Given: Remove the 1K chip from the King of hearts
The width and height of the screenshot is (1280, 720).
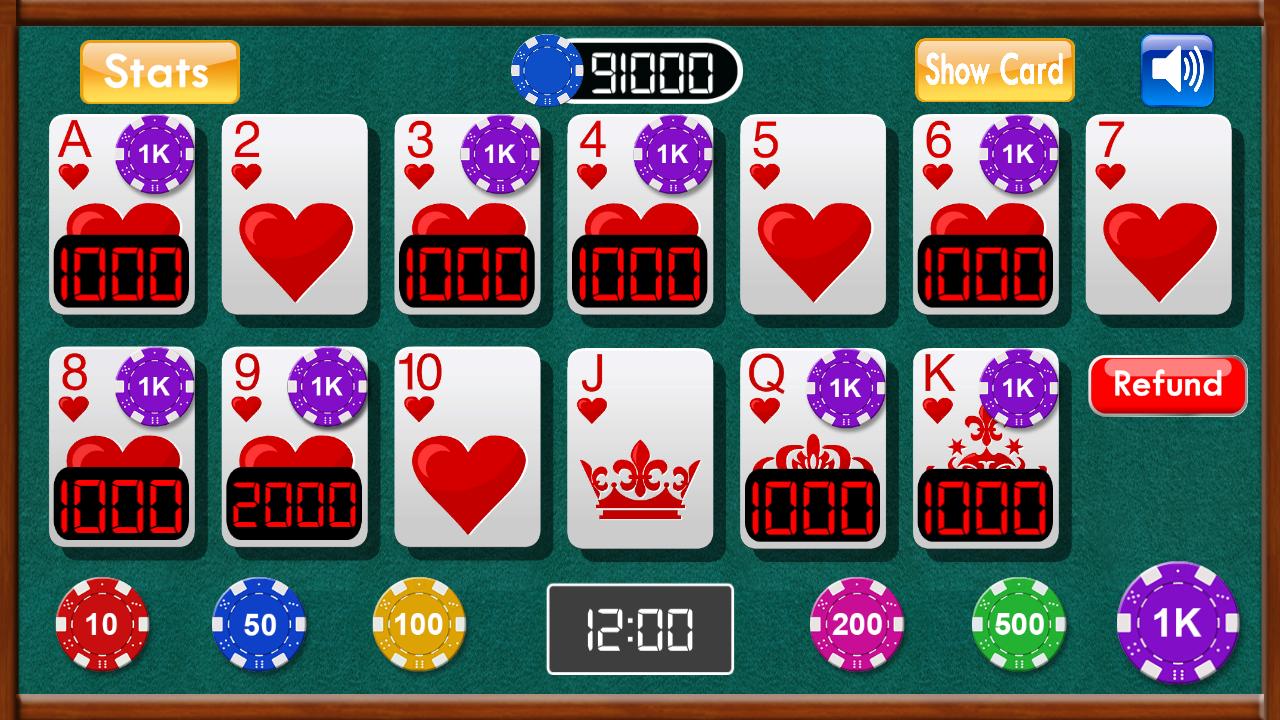Looking at the screenshot, I should click(x=1019, y=388).
